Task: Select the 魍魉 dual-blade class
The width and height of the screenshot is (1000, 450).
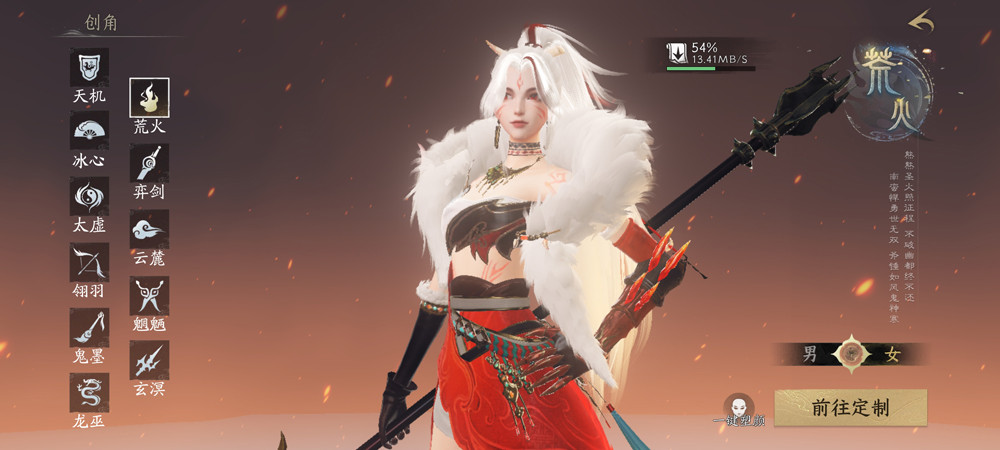Action: 150,295
